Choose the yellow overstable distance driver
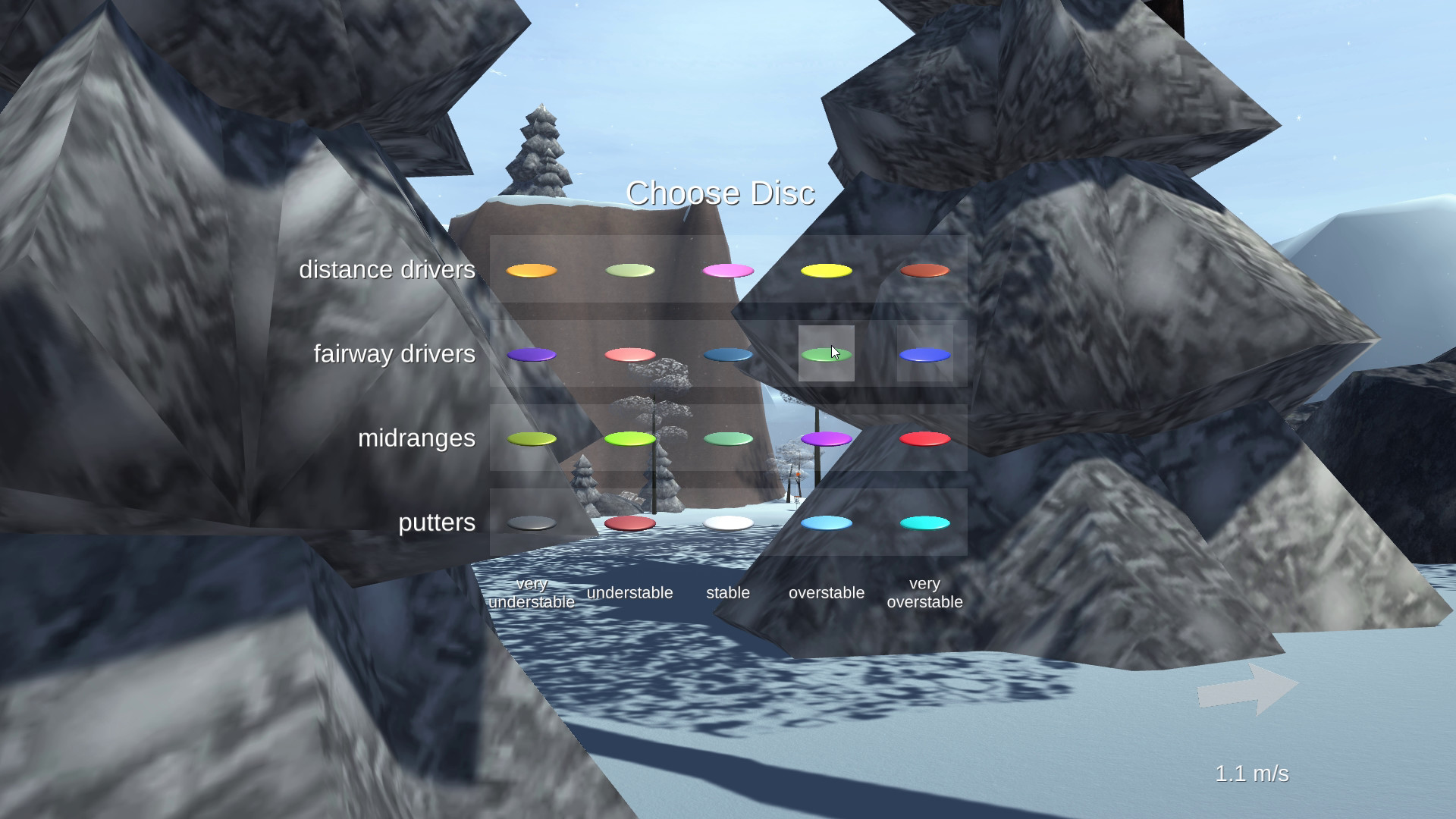The width and height of the screenshot is (1456, 819). [827, 269]
